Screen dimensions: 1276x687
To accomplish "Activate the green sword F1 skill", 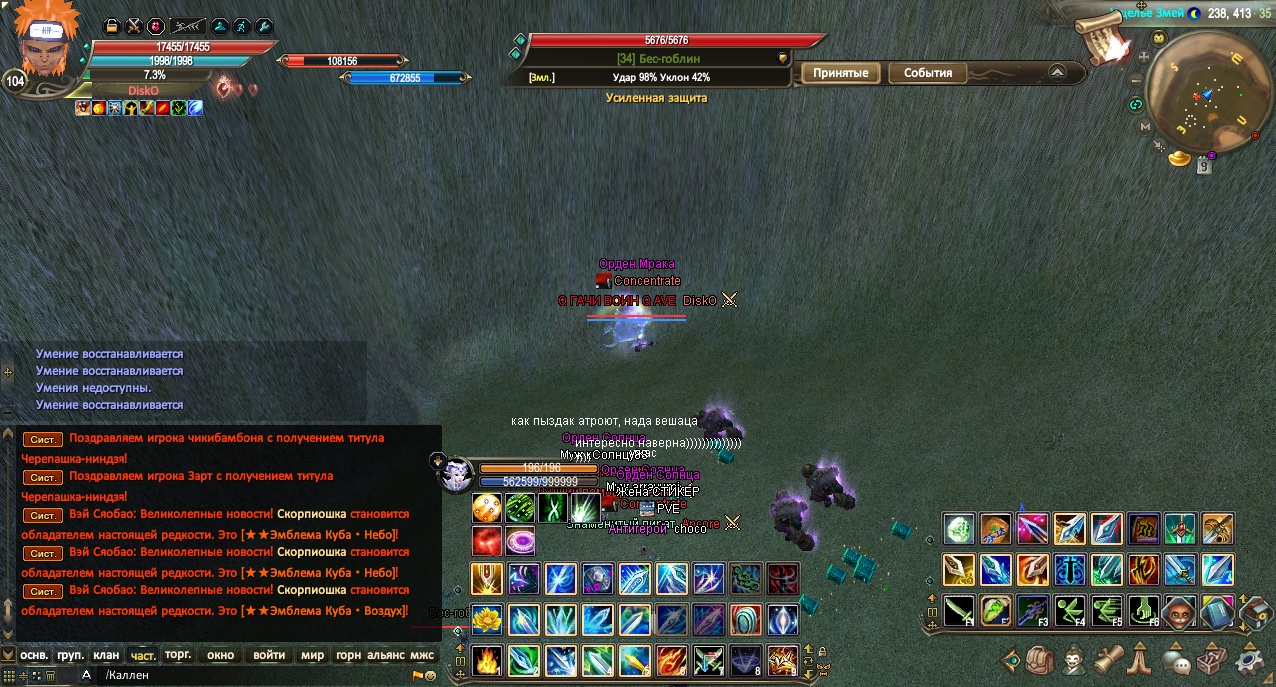I will (959, 610).
